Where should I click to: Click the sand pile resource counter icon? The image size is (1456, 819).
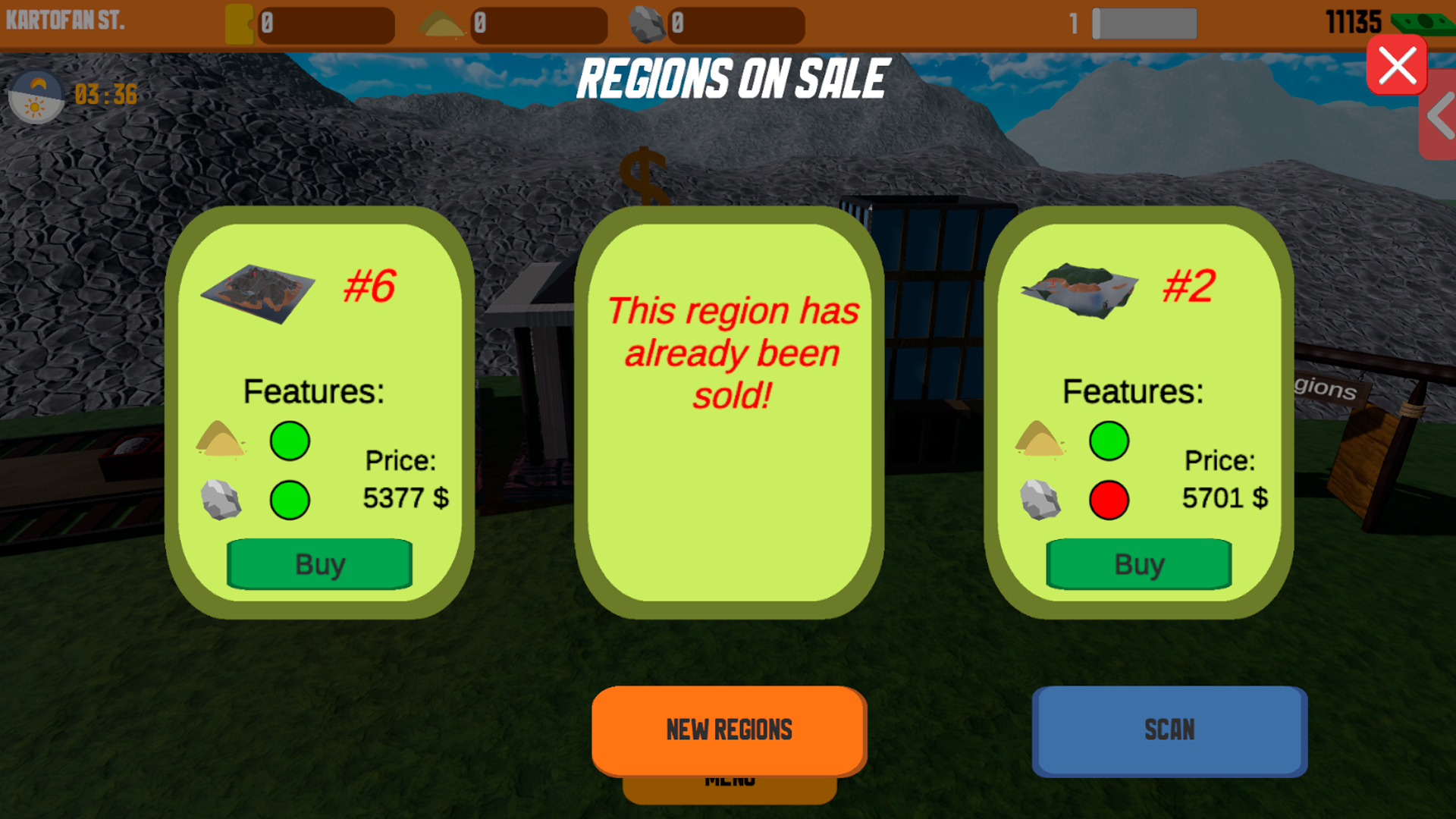tap(441, 23)
